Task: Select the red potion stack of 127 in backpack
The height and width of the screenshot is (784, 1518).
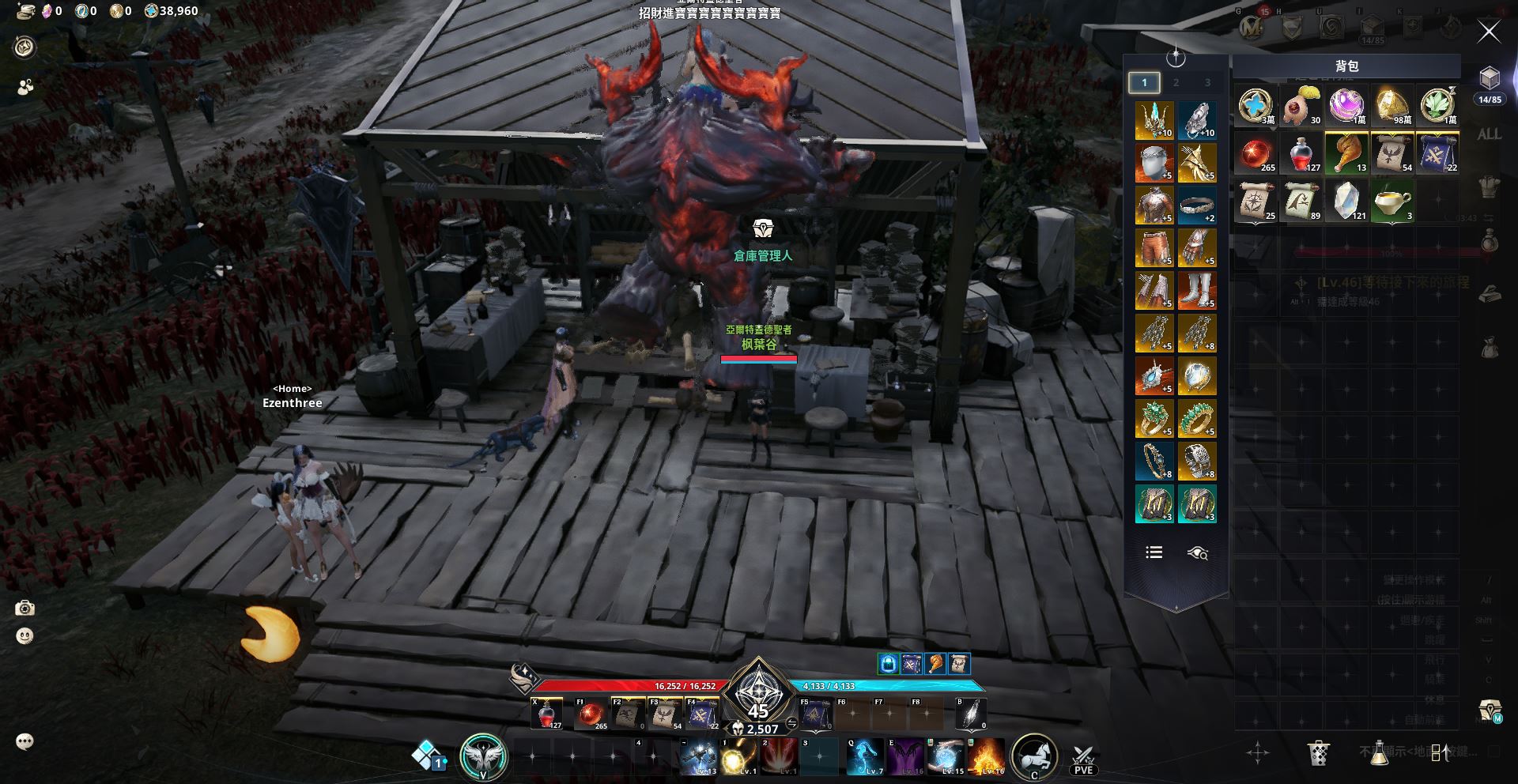Action: pos(1301,153)
